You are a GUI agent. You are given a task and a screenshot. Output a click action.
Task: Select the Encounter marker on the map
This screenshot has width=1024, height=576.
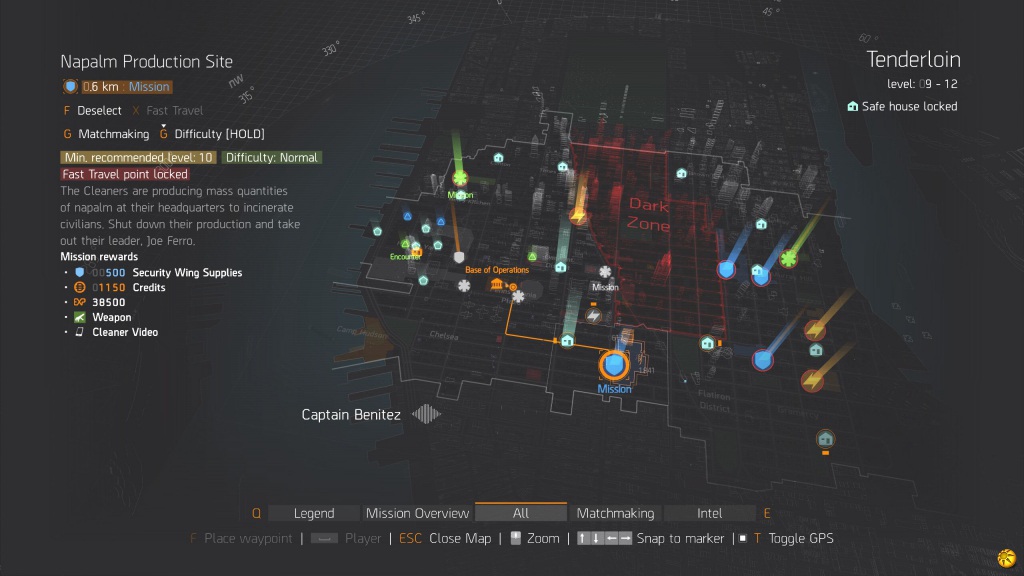coord(414,248)
